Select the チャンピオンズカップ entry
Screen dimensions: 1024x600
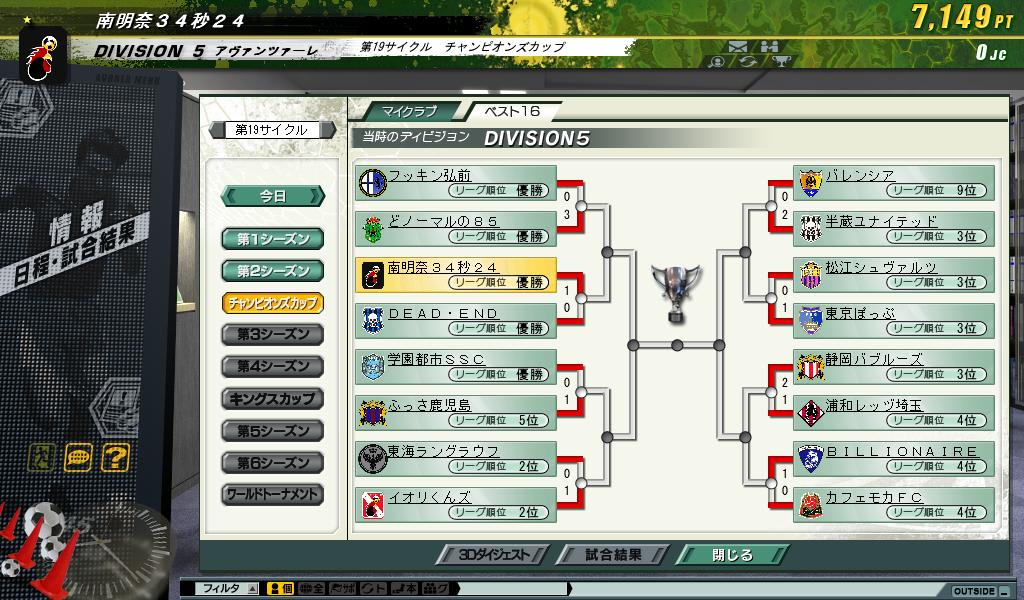point(272,303)
